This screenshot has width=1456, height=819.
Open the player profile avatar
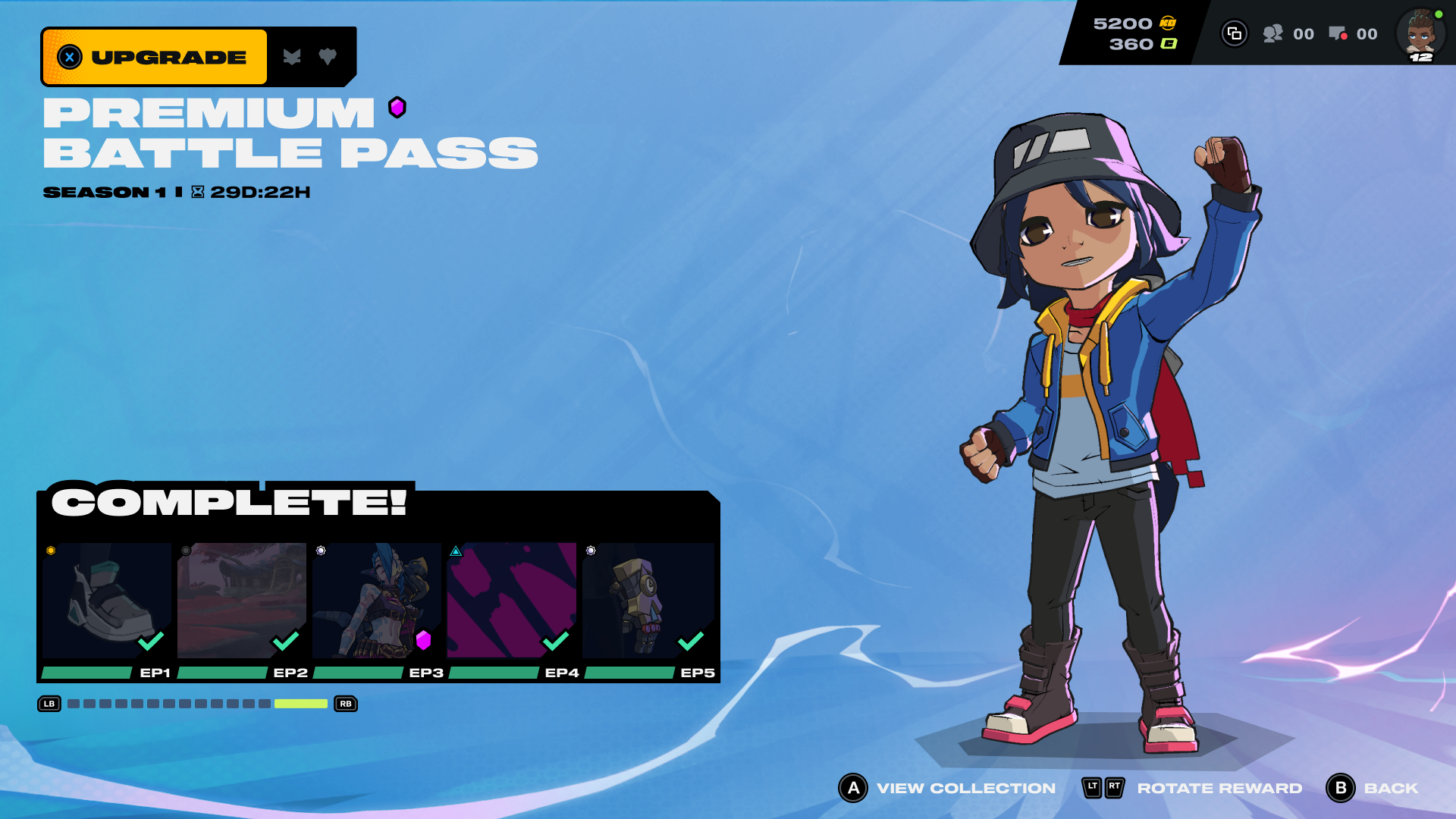point(1420,34)
